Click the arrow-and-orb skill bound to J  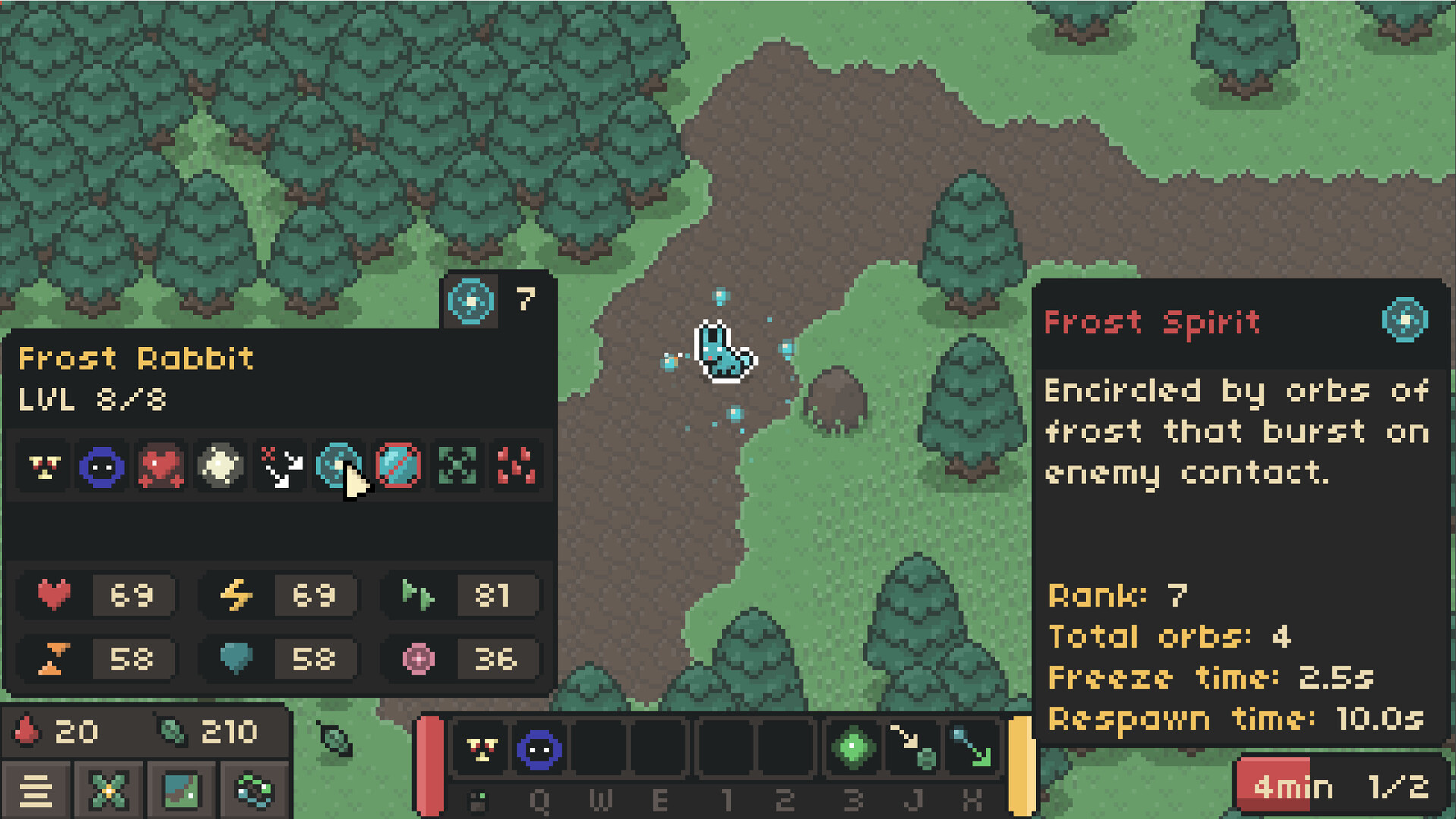click(x=913, y=749)
